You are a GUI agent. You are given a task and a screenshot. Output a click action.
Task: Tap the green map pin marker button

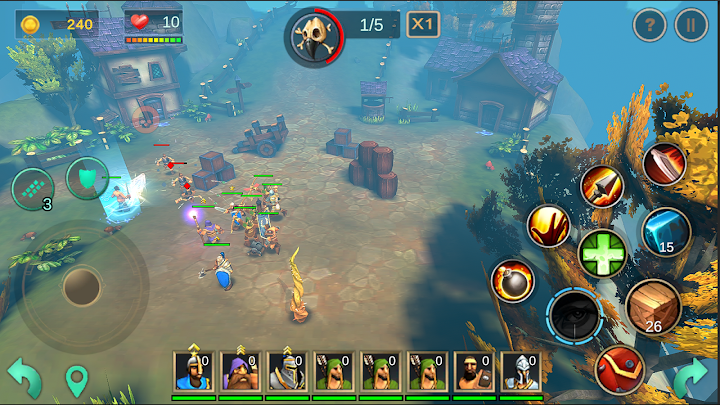pos(77,380)
